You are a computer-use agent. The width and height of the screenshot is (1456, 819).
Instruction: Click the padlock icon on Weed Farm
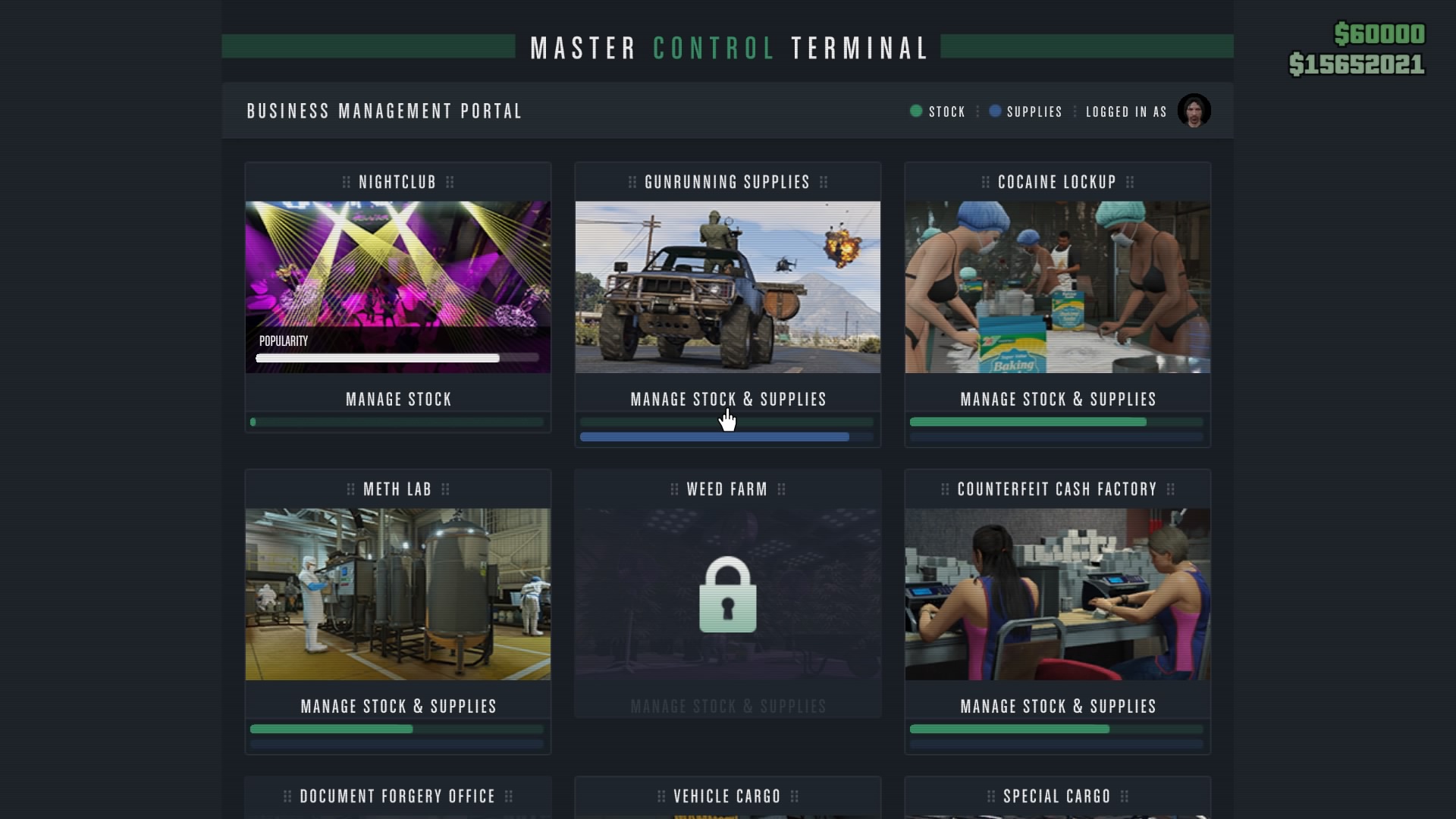[726, 595]
